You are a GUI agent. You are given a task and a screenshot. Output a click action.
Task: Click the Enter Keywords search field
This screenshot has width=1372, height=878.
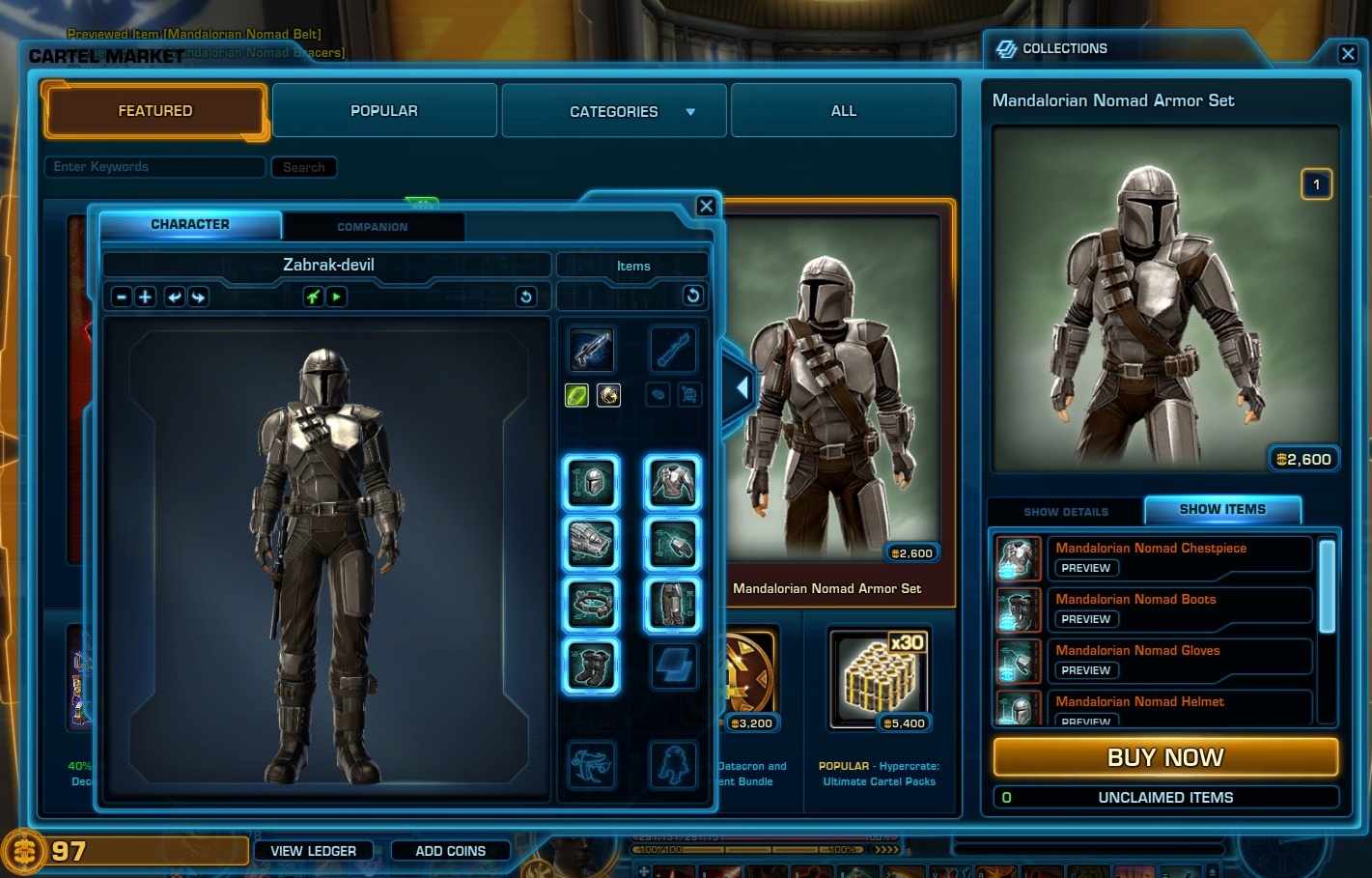pos(154,166)
